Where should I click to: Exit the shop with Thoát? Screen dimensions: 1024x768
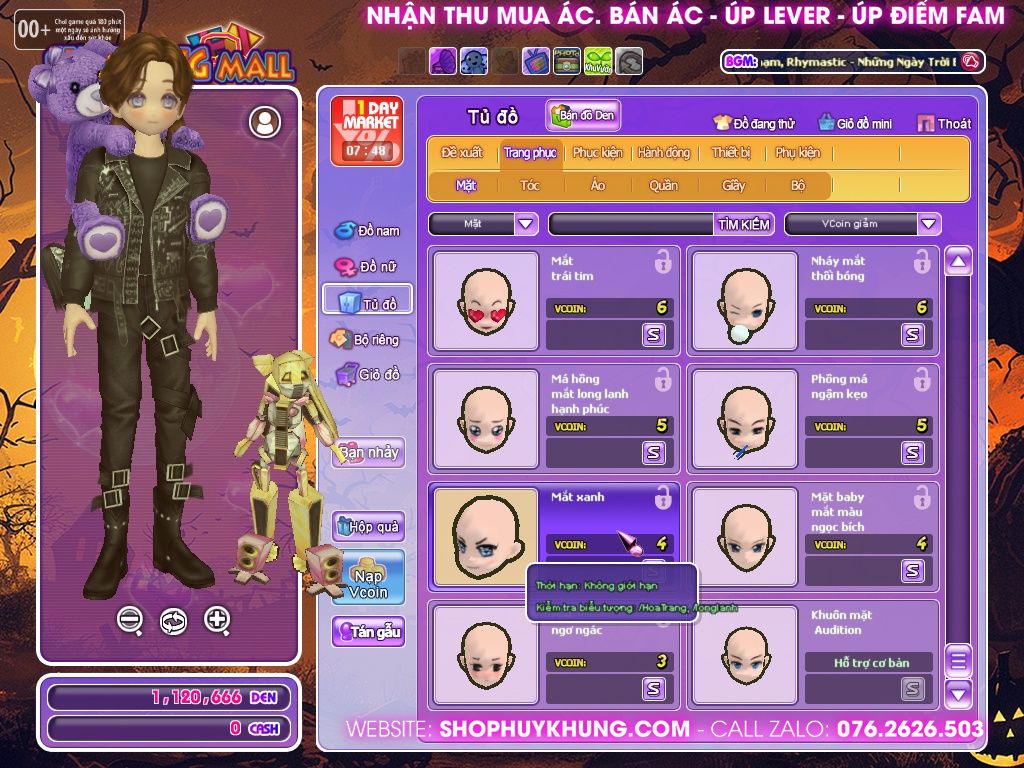[944, 124]
